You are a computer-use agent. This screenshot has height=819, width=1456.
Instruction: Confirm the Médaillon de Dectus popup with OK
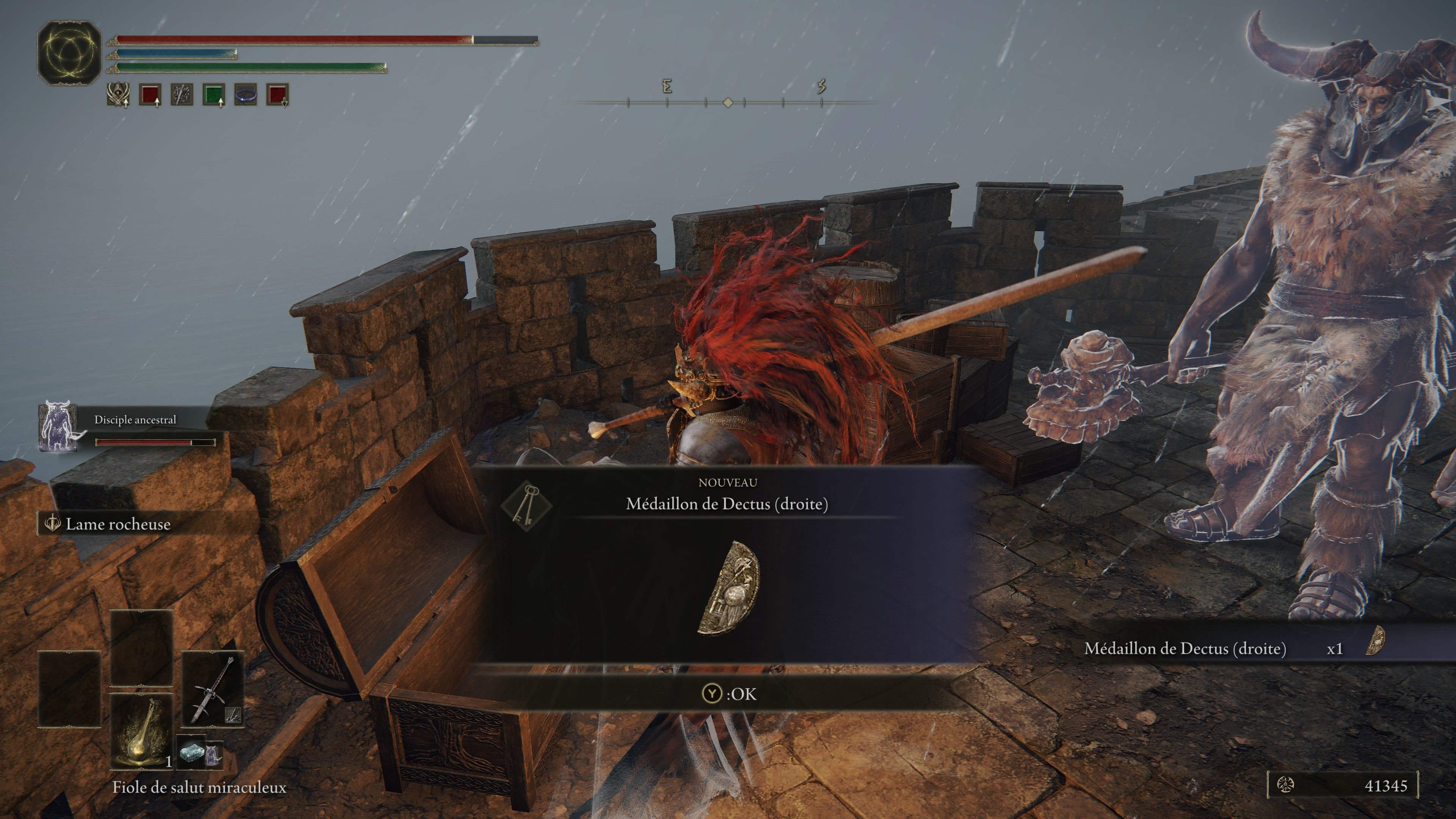click(x=728, y=693)
